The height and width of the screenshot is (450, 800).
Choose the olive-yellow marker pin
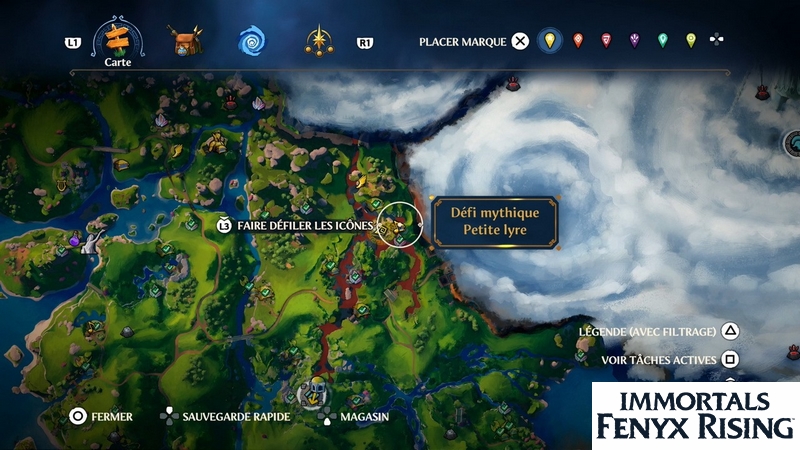690,41
